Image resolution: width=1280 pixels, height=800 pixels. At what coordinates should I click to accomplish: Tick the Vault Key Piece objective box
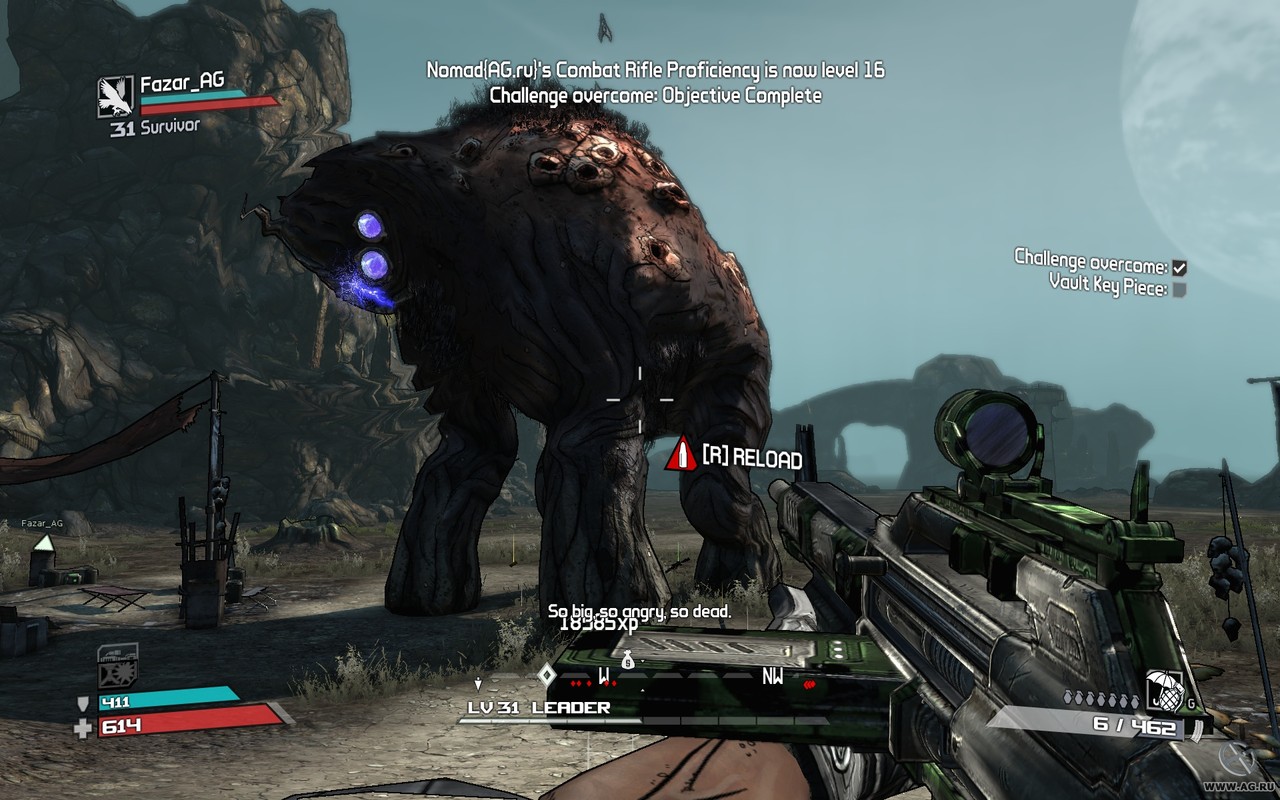pos(1180,290)
